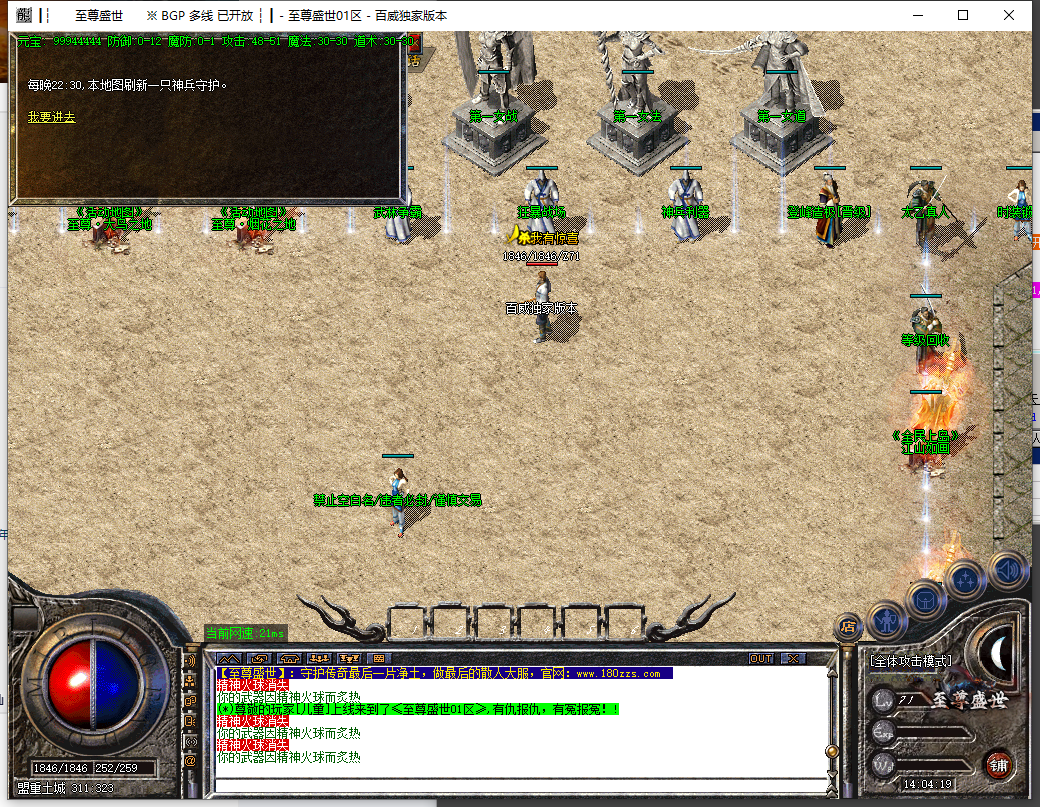Open the character figure panel icon
Screen dimensions: 1040x807
click(887, 620)
